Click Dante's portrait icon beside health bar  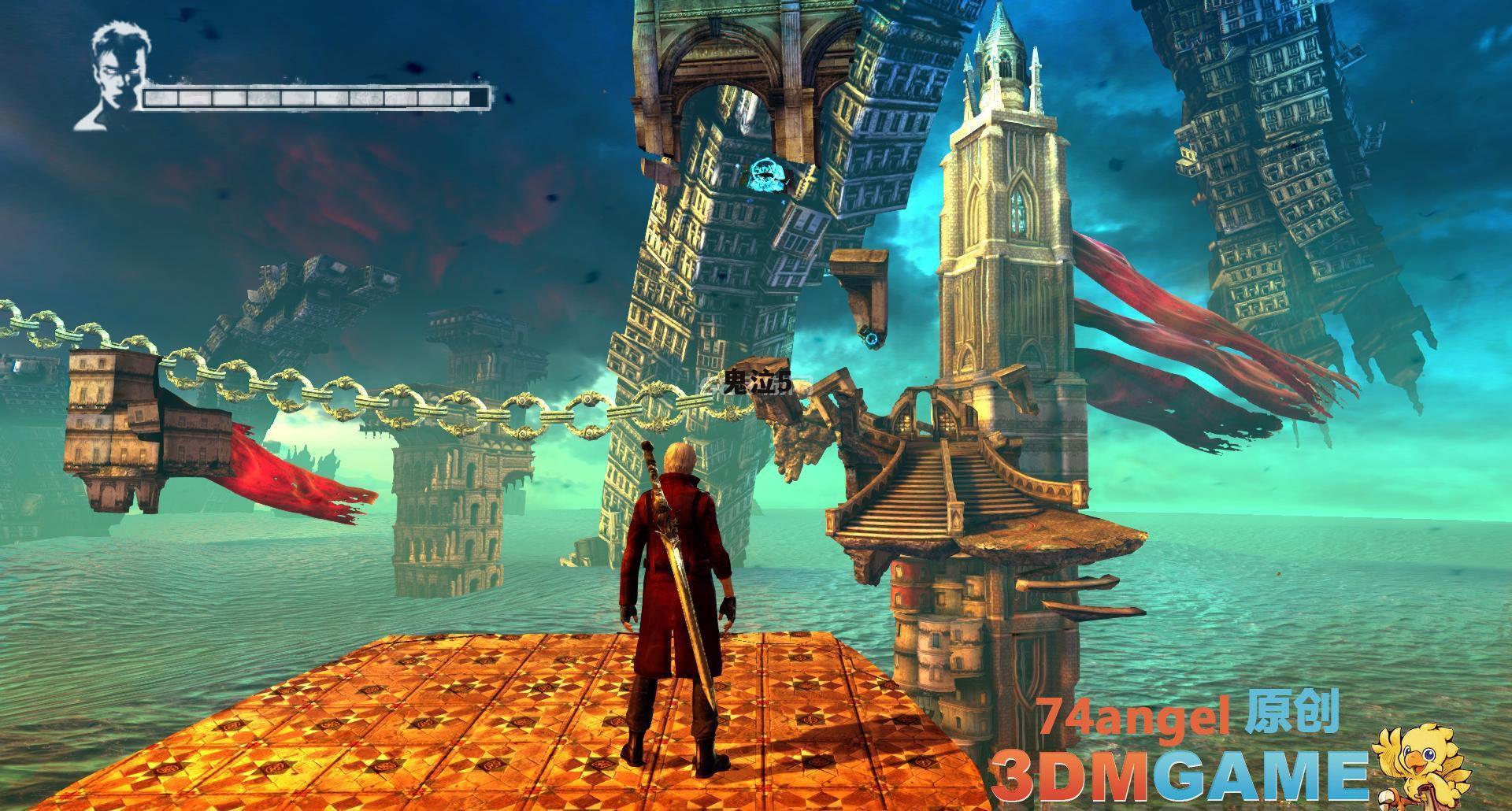109,77
